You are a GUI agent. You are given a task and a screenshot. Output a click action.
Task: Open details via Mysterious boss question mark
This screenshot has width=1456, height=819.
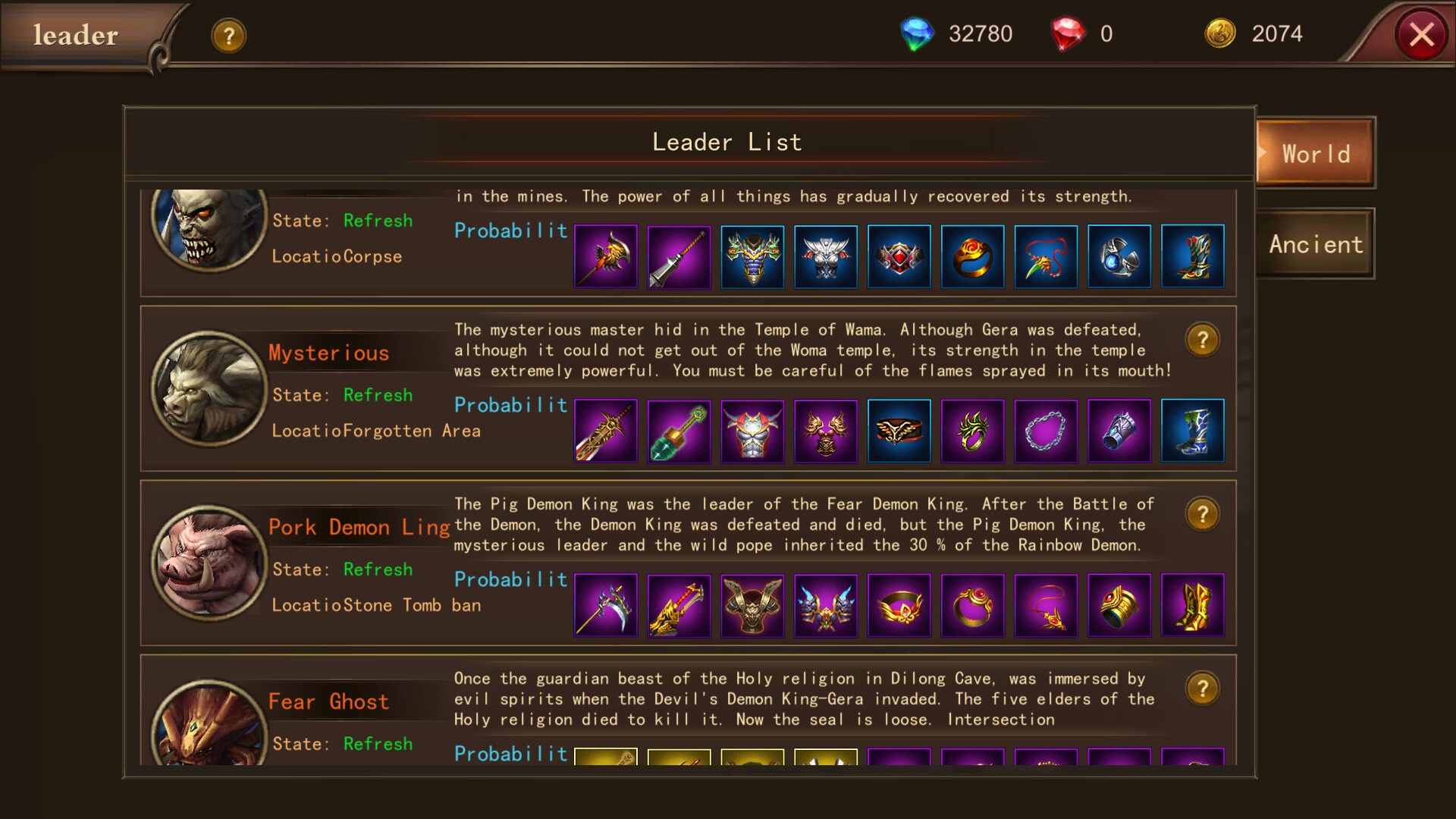[1203, 340]
